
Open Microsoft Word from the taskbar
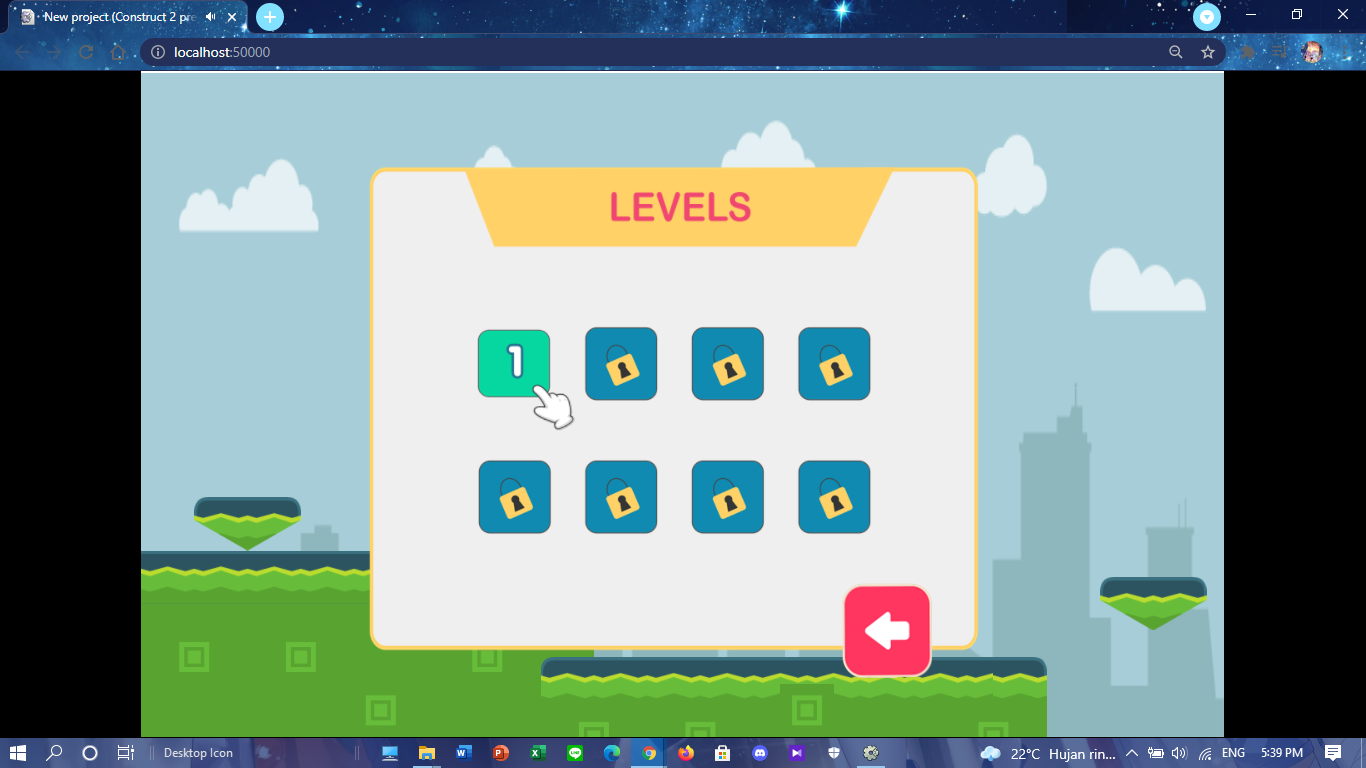pyautogui.click(x=462, y=753)
